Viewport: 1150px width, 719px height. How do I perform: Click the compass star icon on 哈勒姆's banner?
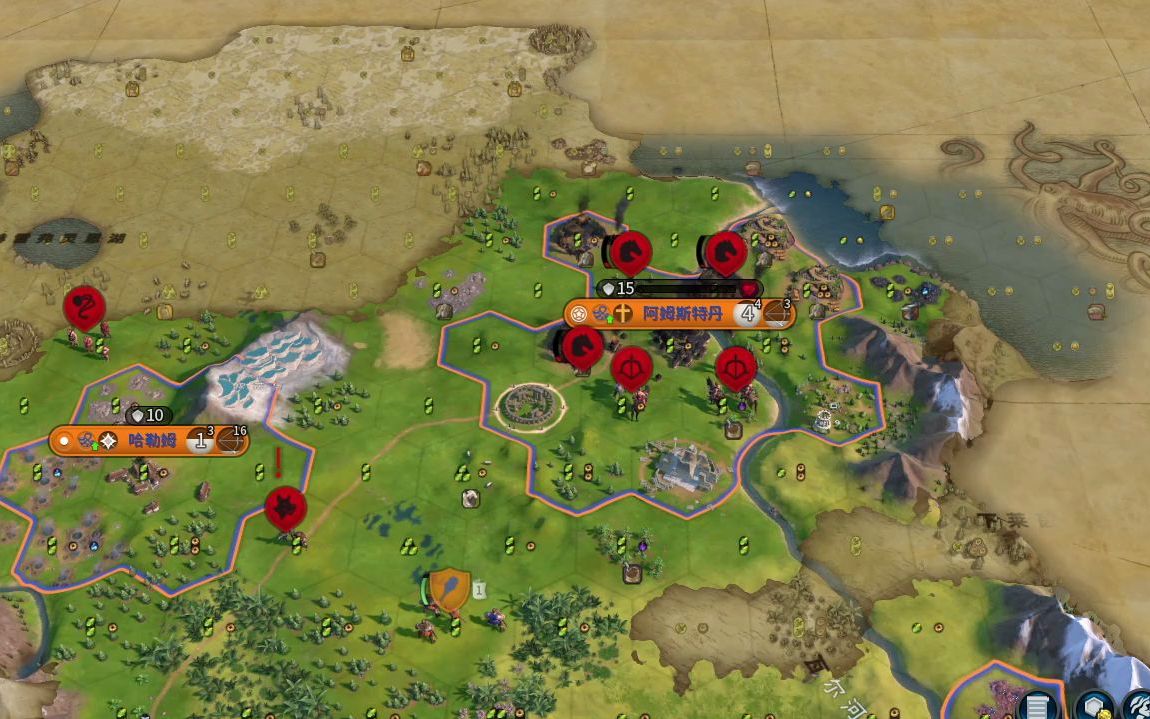[x=108, y=441]
